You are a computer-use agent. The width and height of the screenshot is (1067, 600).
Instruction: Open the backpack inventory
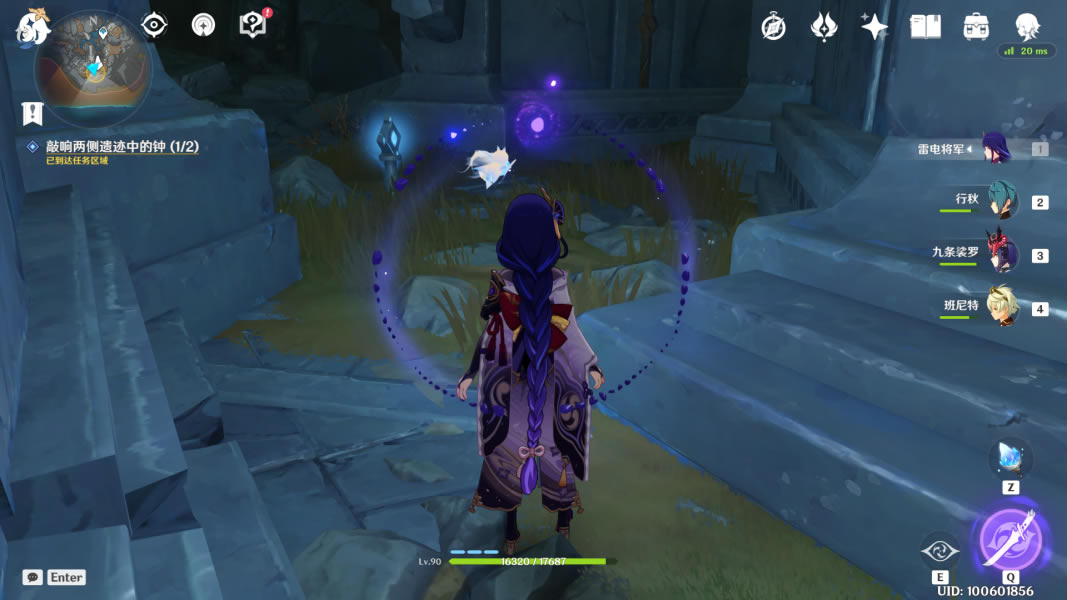pyautogui.click(x=976, y=27)
